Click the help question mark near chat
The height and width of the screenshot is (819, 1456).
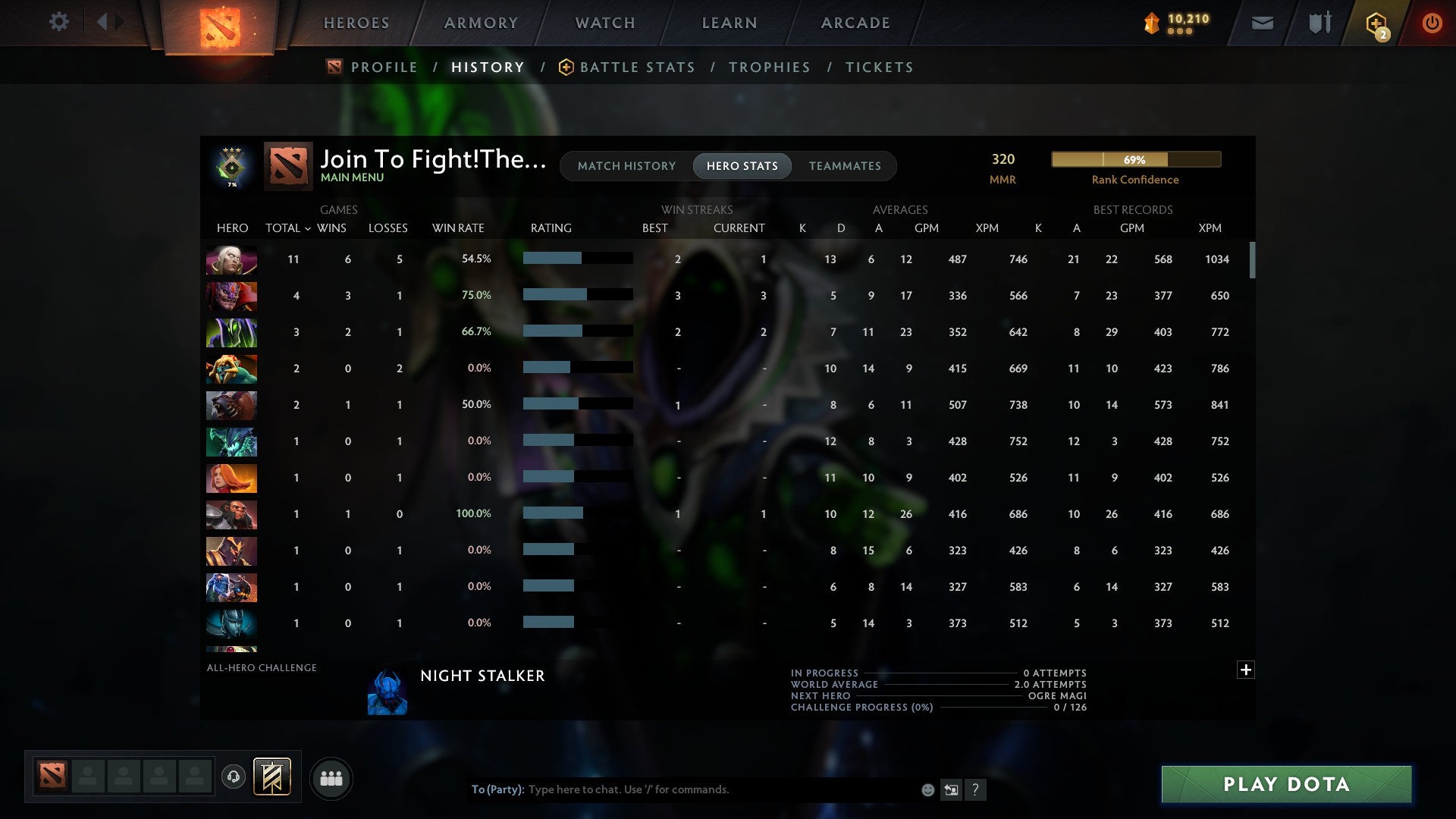click(x=977, y=789)
